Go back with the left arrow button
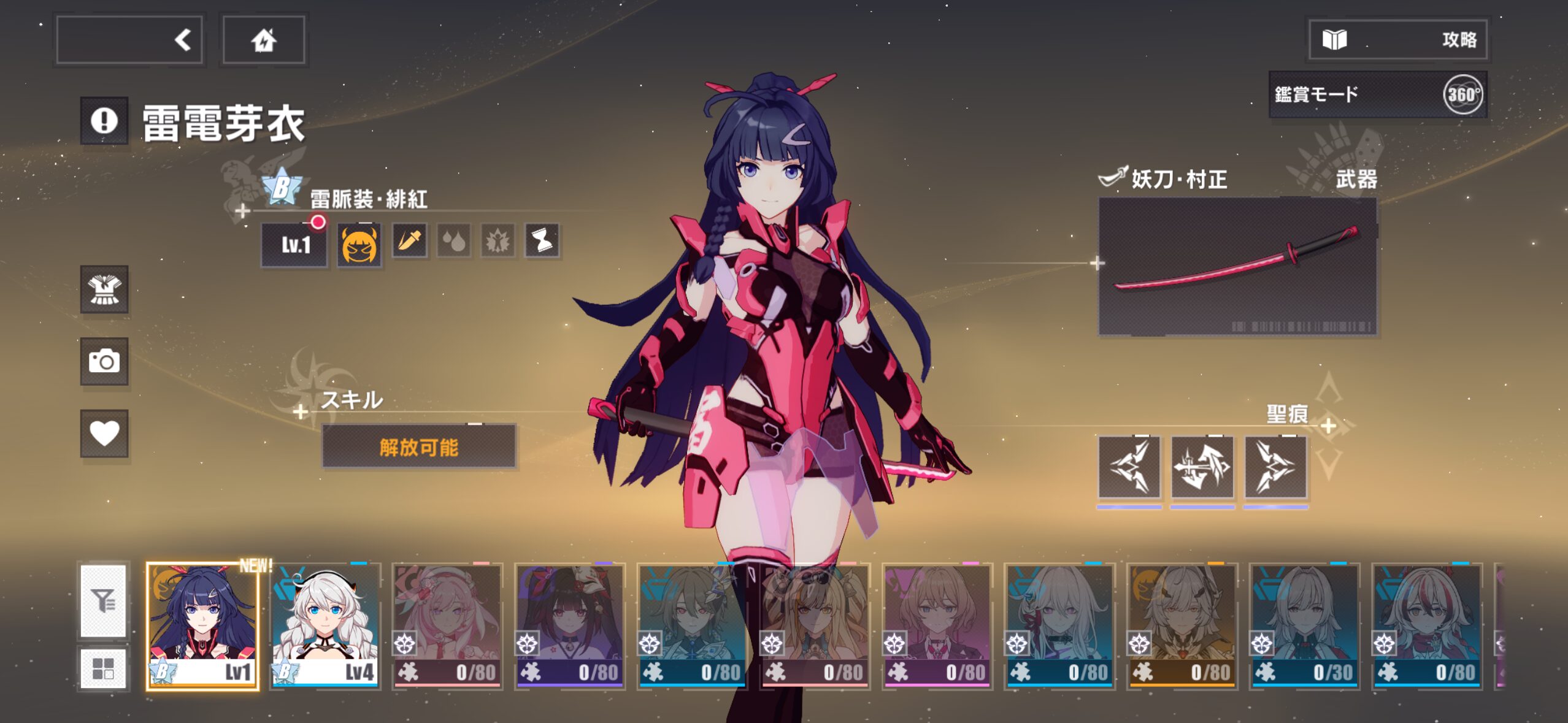This screenshot has width=1568, height=723. click(x=129, y=40)
